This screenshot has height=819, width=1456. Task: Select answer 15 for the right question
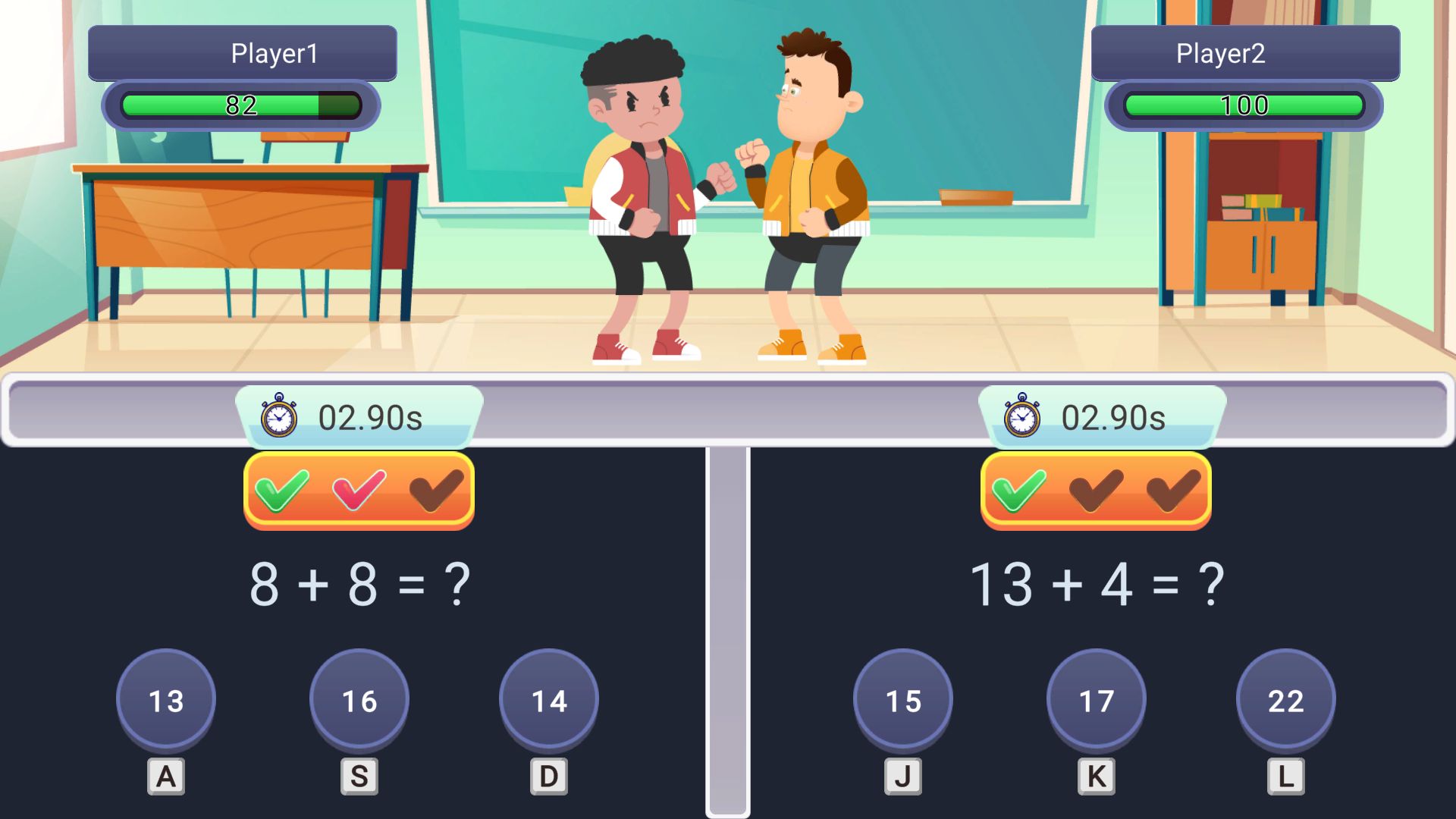coord(902,701)
